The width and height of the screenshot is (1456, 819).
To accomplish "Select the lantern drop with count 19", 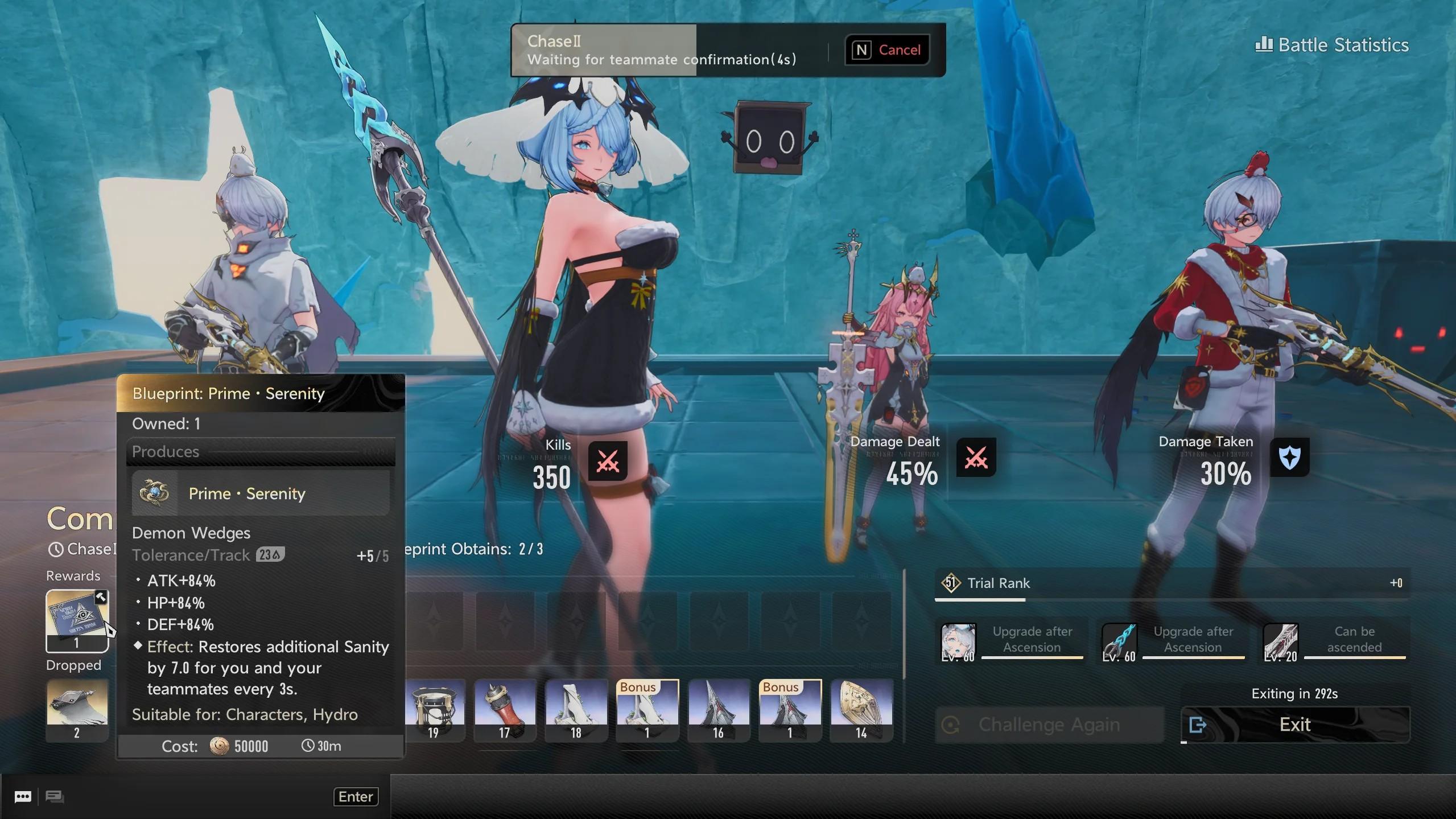I will (x=434, y=709).
